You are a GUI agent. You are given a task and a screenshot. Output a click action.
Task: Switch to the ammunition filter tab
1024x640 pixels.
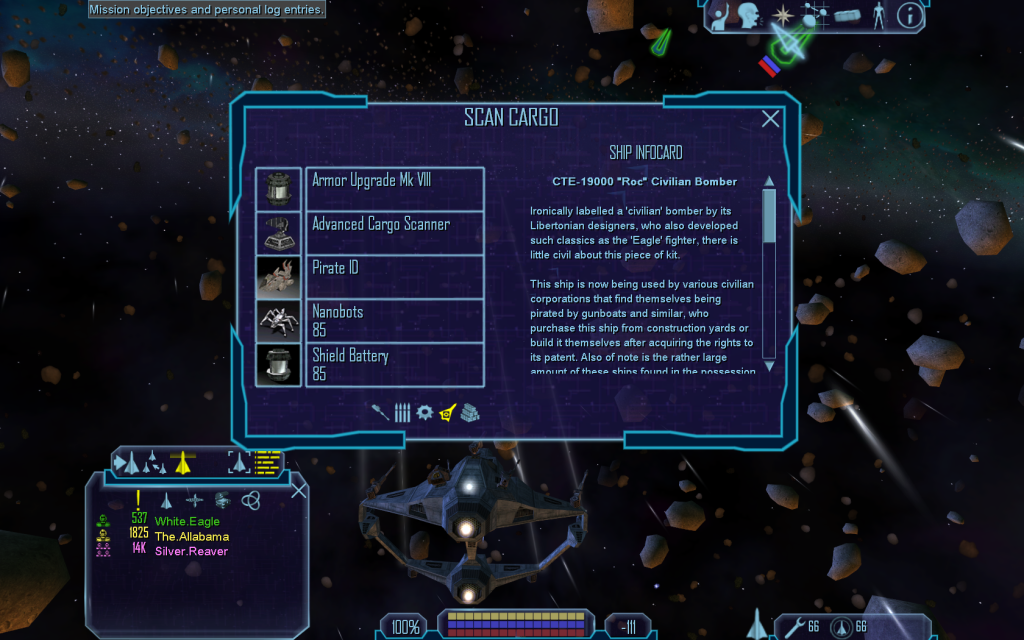(402, 412)
